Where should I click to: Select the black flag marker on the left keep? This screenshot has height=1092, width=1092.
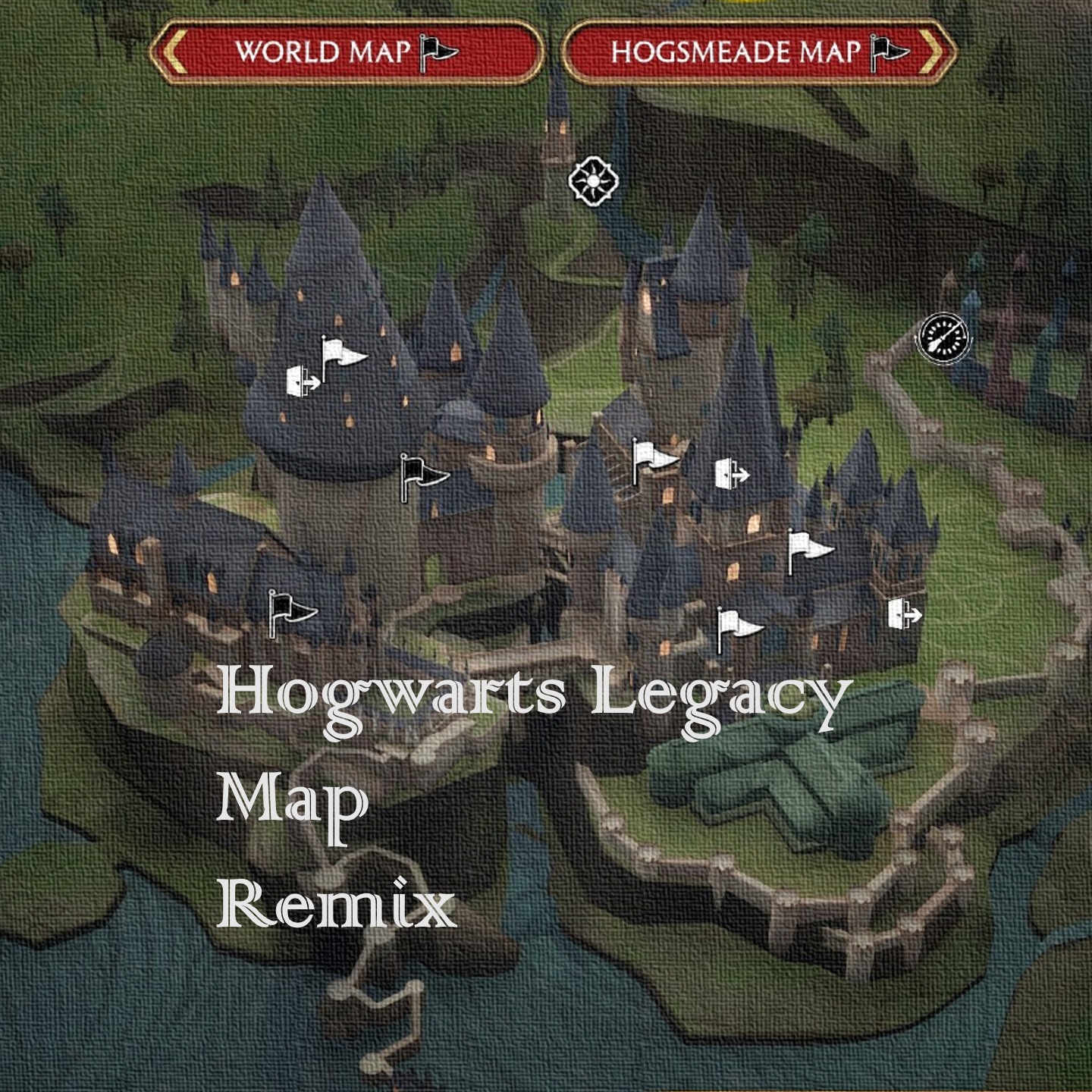tap(289, 607)
